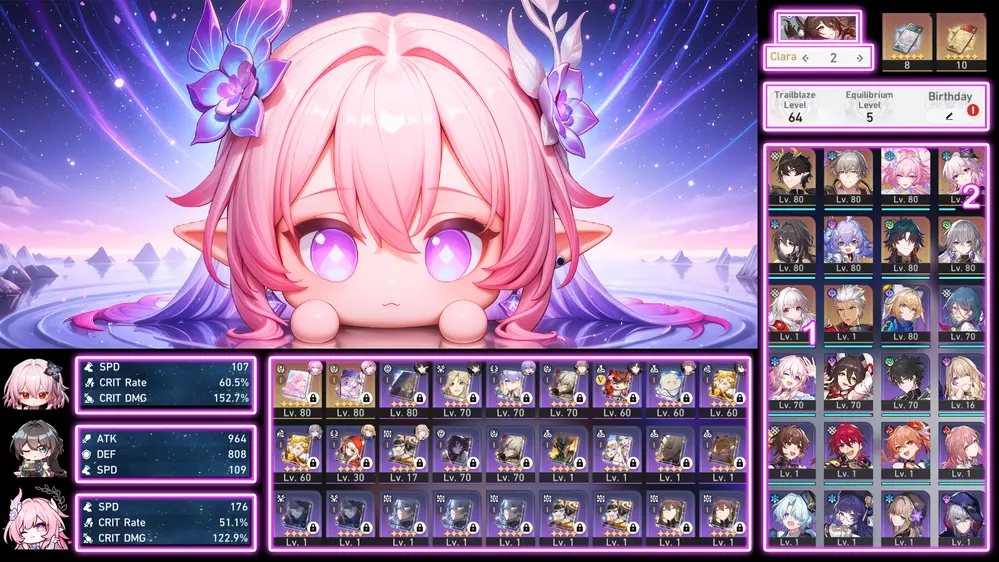Image resolution: width=999 pixels, height=562 pixels.
Task: Edit the Birthday with the pencil button
Action: pos(950,117)
